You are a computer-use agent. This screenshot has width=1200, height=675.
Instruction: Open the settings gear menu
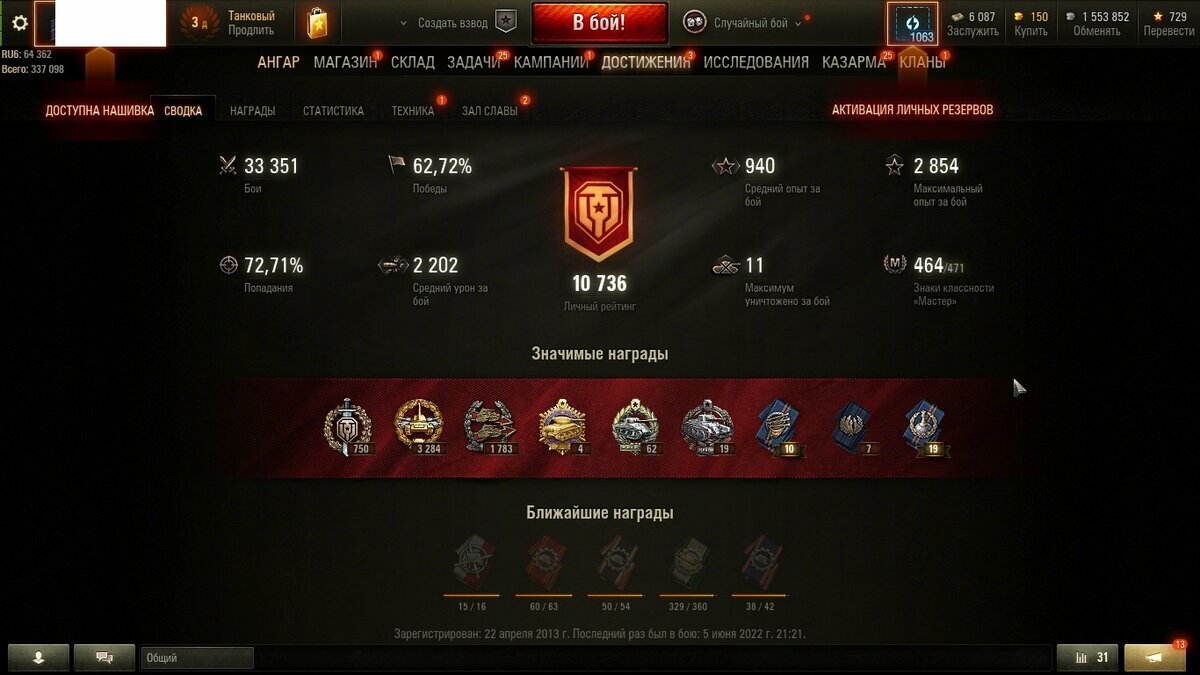(x=19, y=22)
